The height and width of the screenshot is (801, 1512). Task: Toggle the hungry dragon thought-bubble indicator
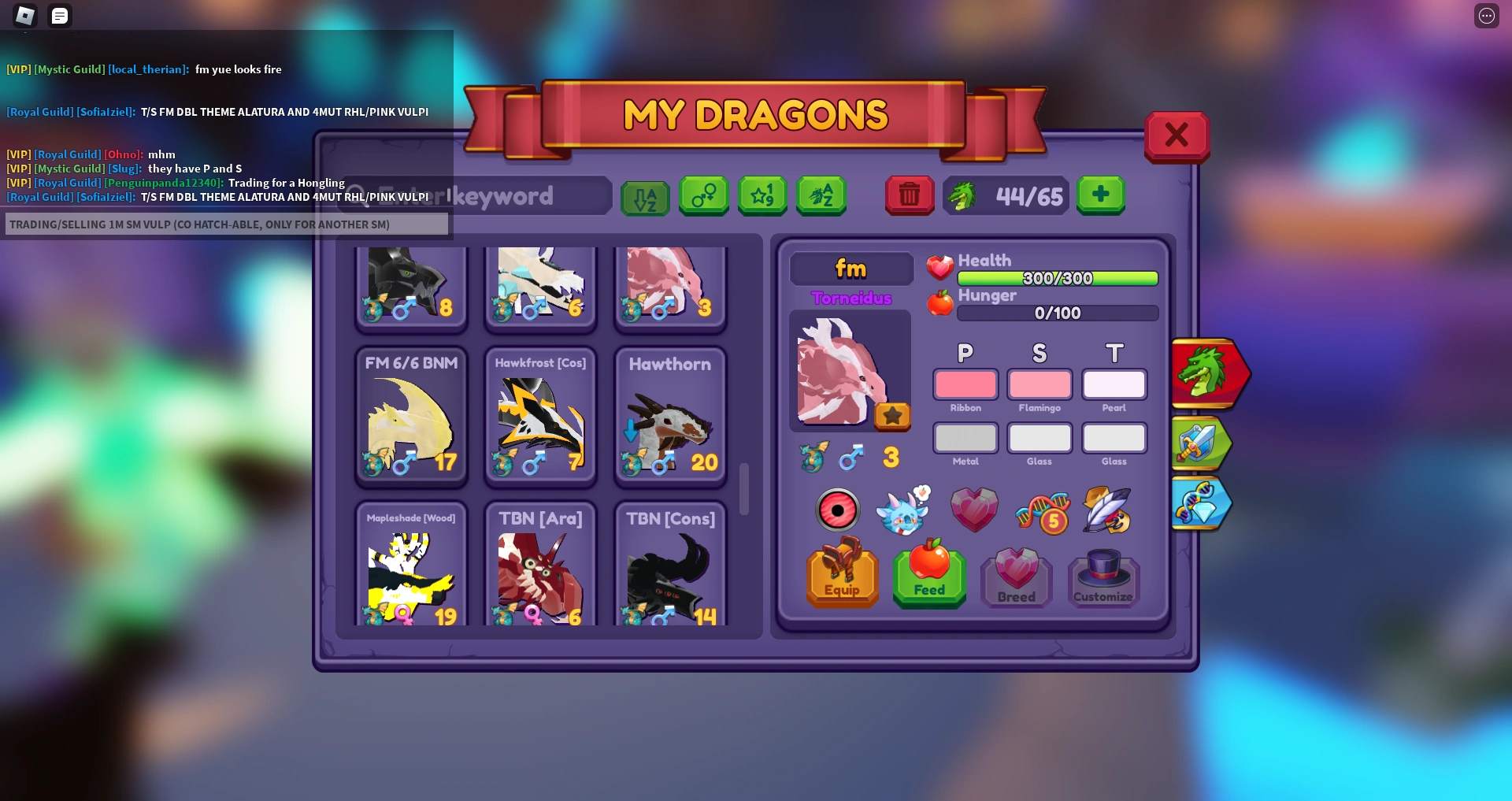pyautogui.click(x=903, y=512)
